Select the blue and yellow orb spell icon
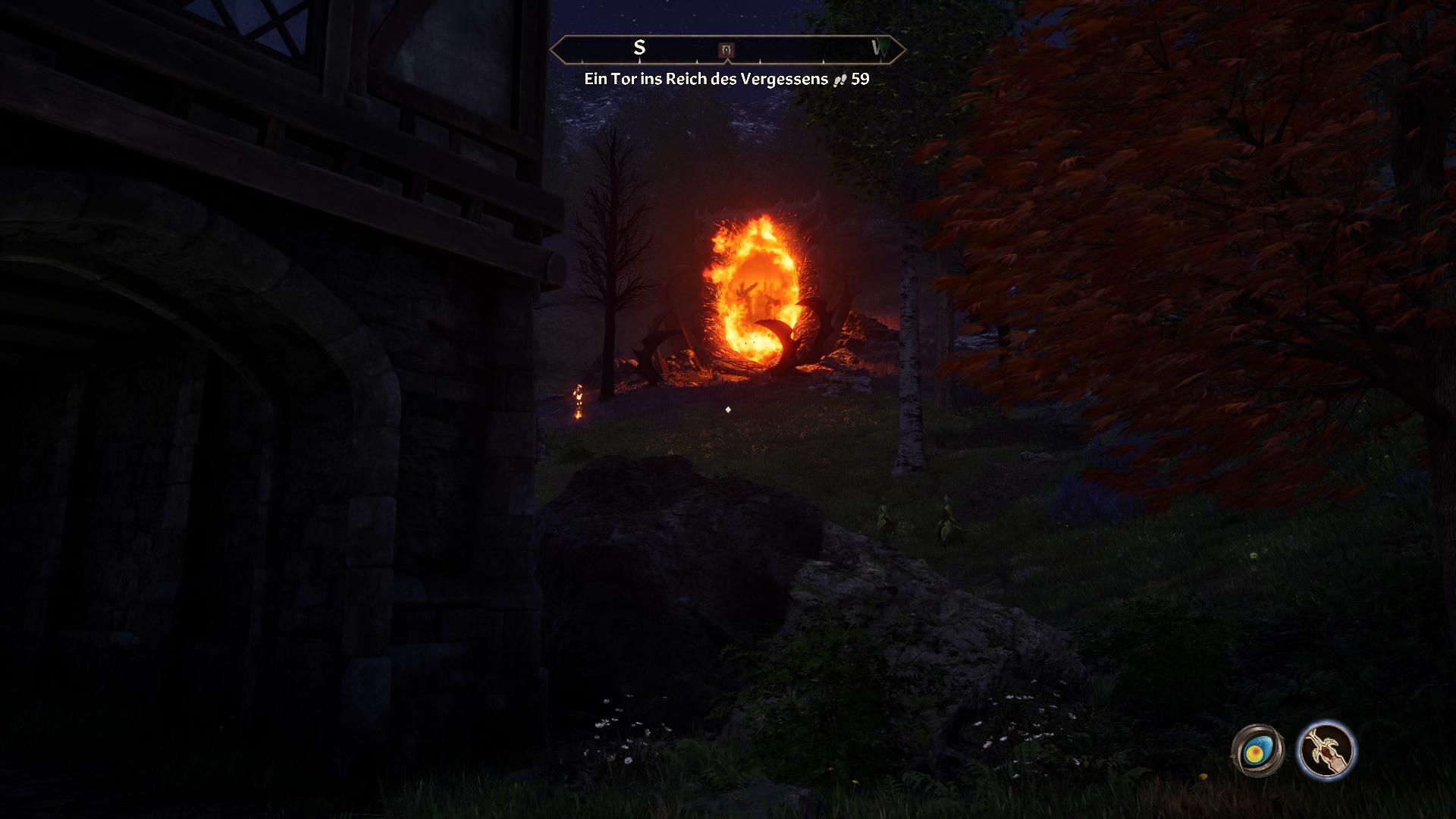The image size is (1456, 819). (1257, 751)
